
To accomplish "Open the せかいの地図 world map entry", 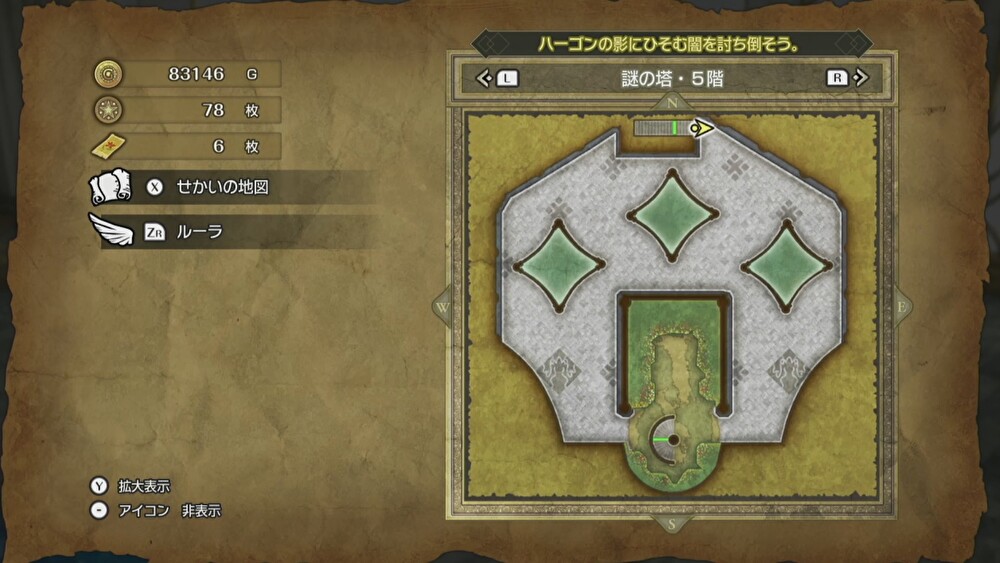I will pos(222,187).
